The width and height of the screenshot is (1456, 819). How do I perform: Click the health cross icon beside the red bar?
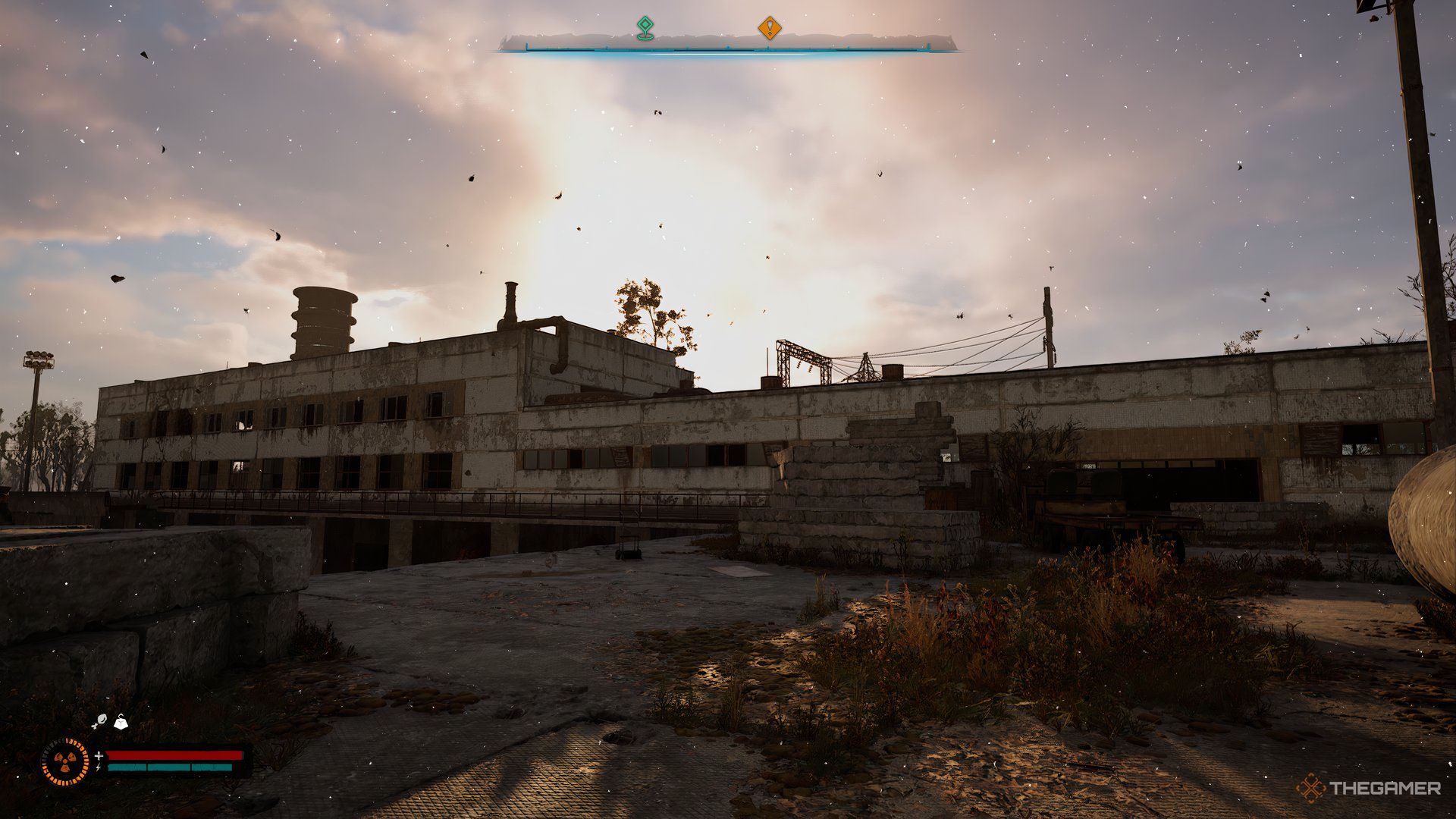tap(99, 756)
